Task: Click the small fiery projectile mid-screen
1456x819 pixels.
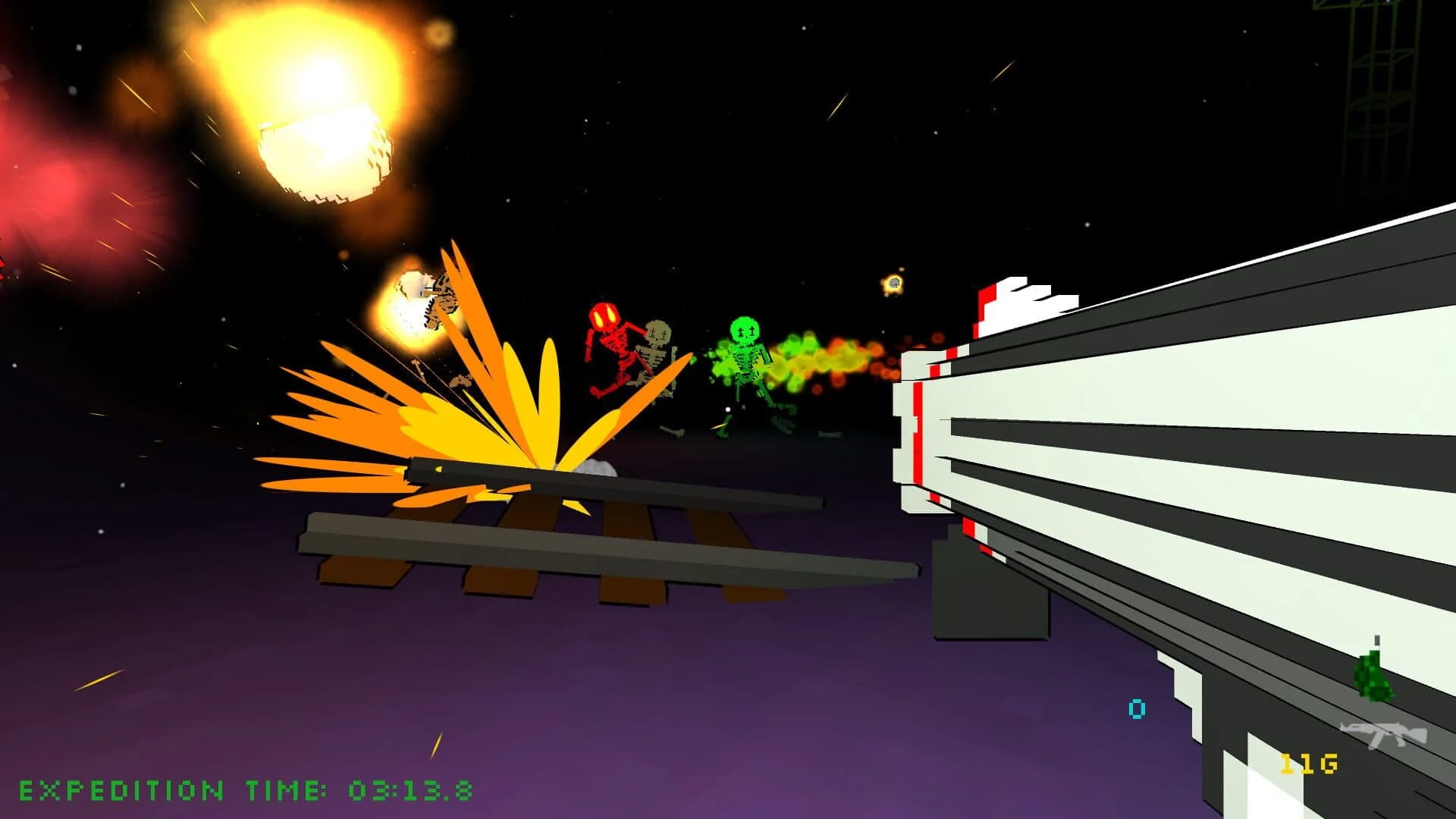Action: point(895,282)
